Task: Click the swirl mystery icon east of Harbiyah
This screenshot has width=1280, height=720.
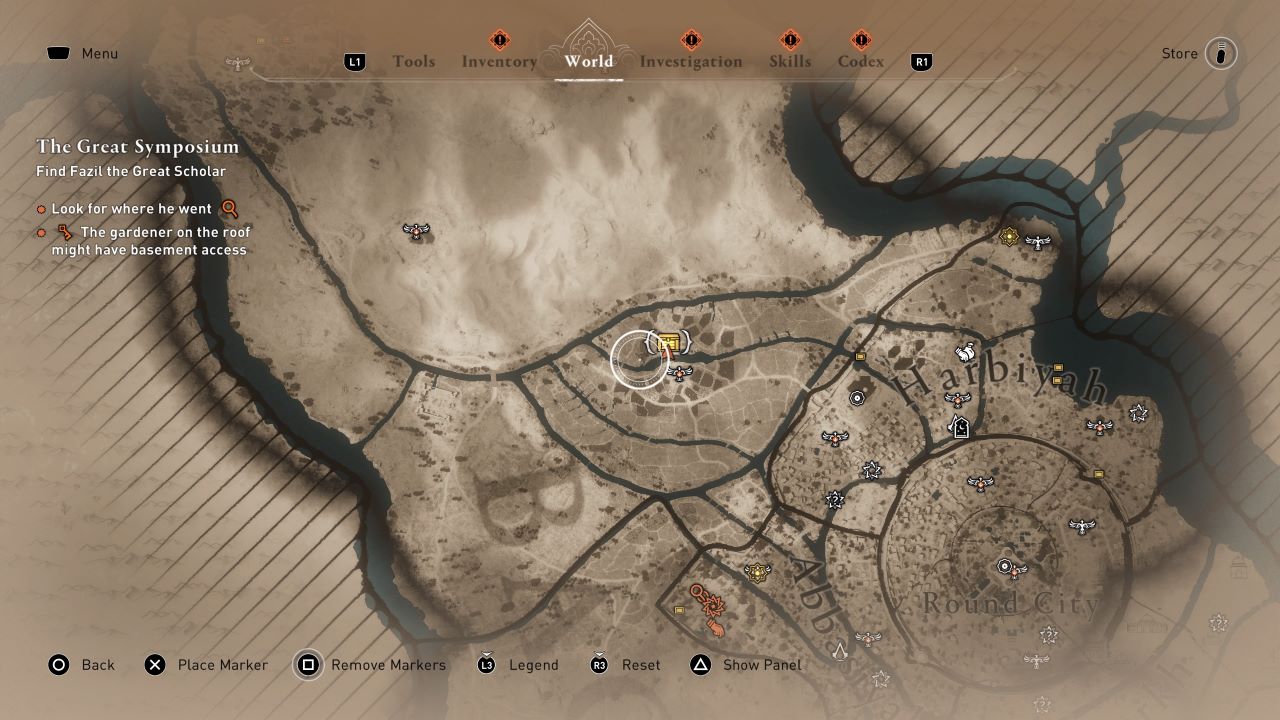Action: point(1138,412)
